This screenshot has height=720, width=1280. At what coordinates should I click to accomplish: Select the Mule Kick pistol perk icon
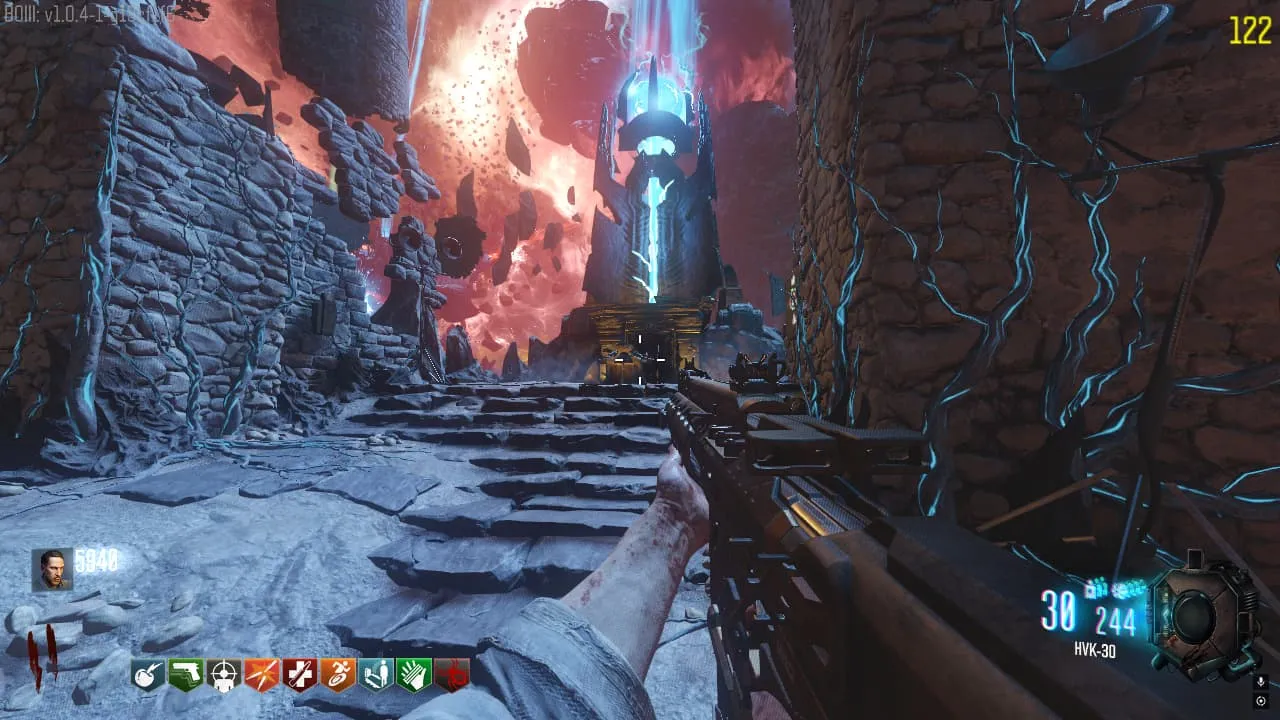tap(186, 676)
